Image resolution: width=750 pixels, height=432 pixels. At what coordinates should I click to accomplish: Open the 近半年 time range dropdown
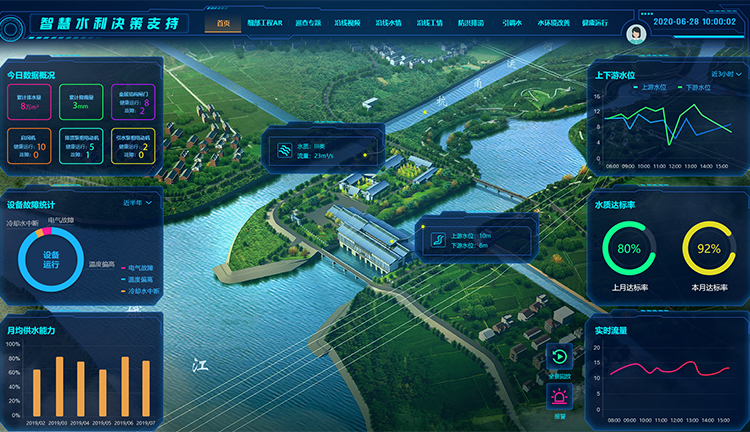click(x=138, y=203)
